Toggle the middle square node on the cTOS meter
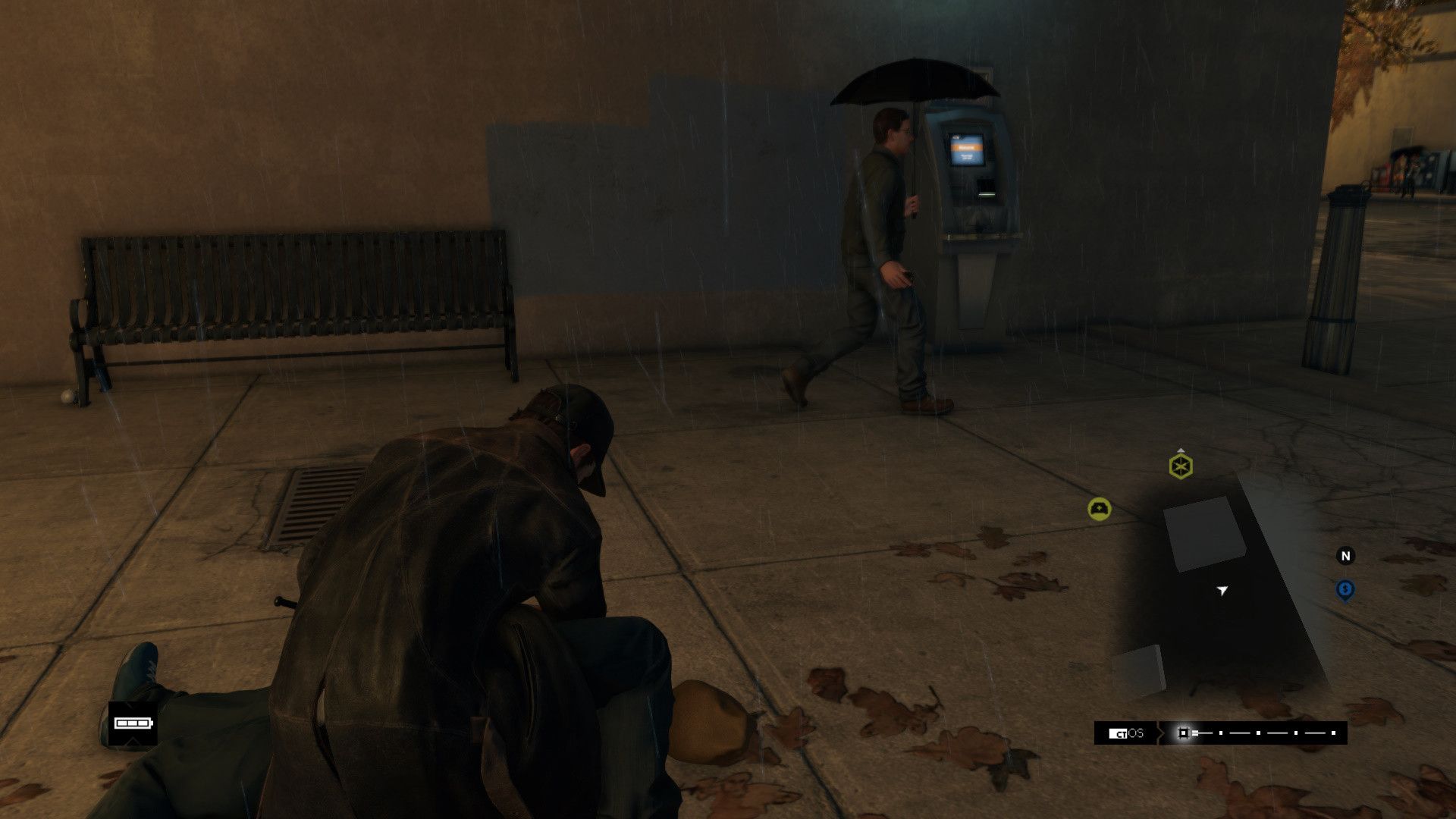 pyautogui.click(x=1259, y=733)
